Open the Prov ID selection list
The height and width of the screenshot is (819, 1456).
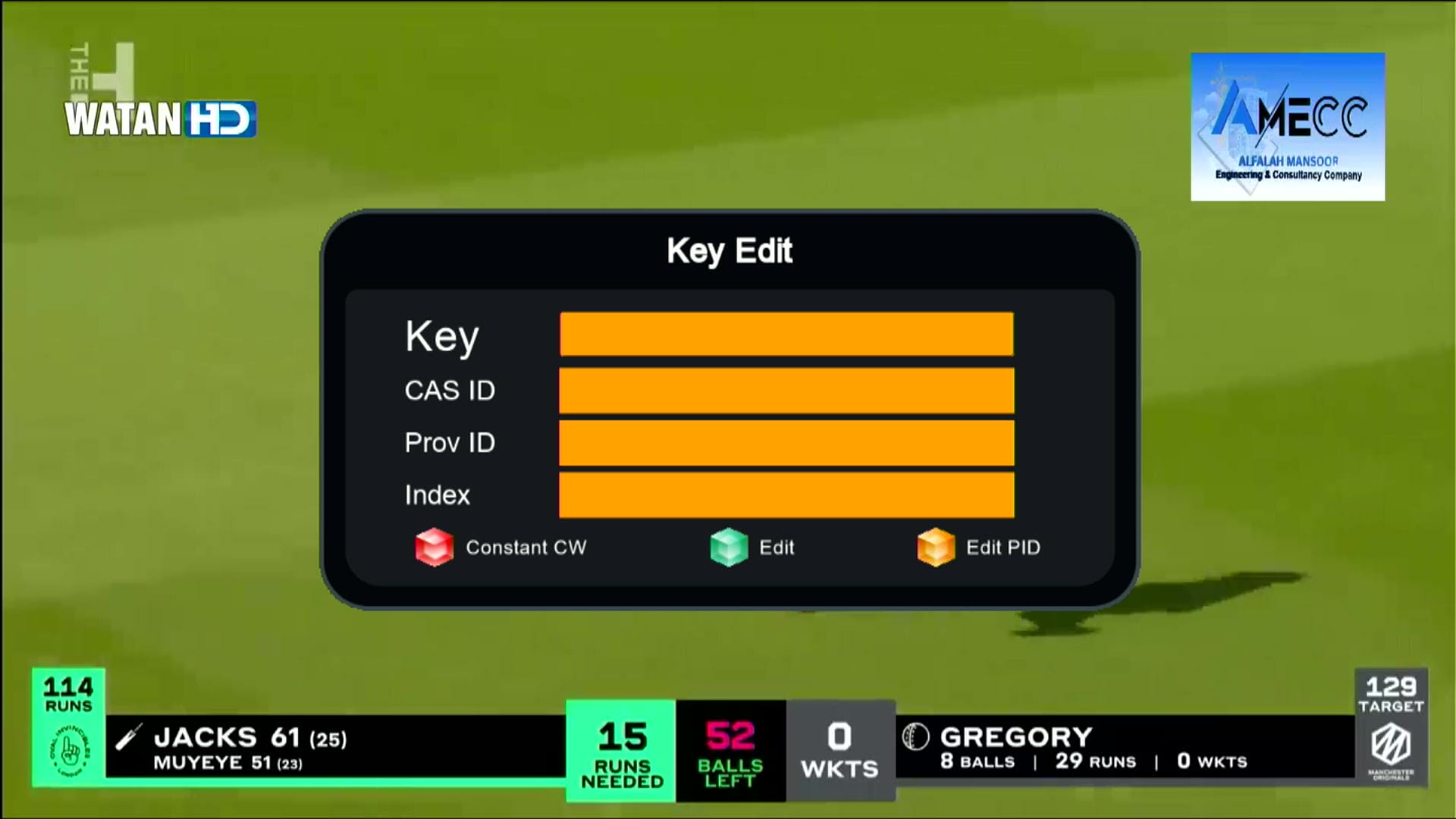click(786, 444)
